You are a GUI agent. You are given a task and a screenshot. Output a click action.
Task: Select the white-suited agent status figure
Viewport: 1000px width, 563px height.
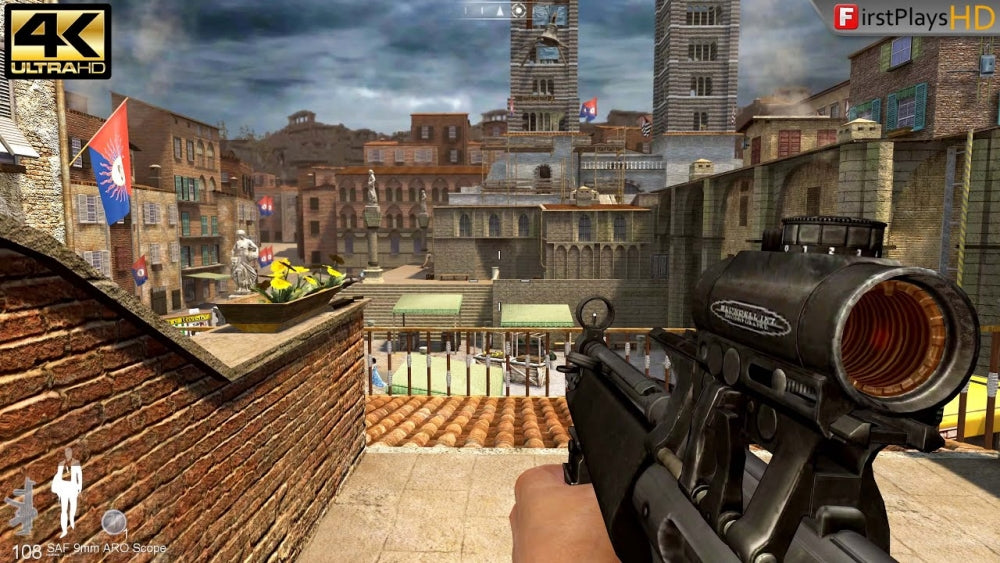(67, 492)
